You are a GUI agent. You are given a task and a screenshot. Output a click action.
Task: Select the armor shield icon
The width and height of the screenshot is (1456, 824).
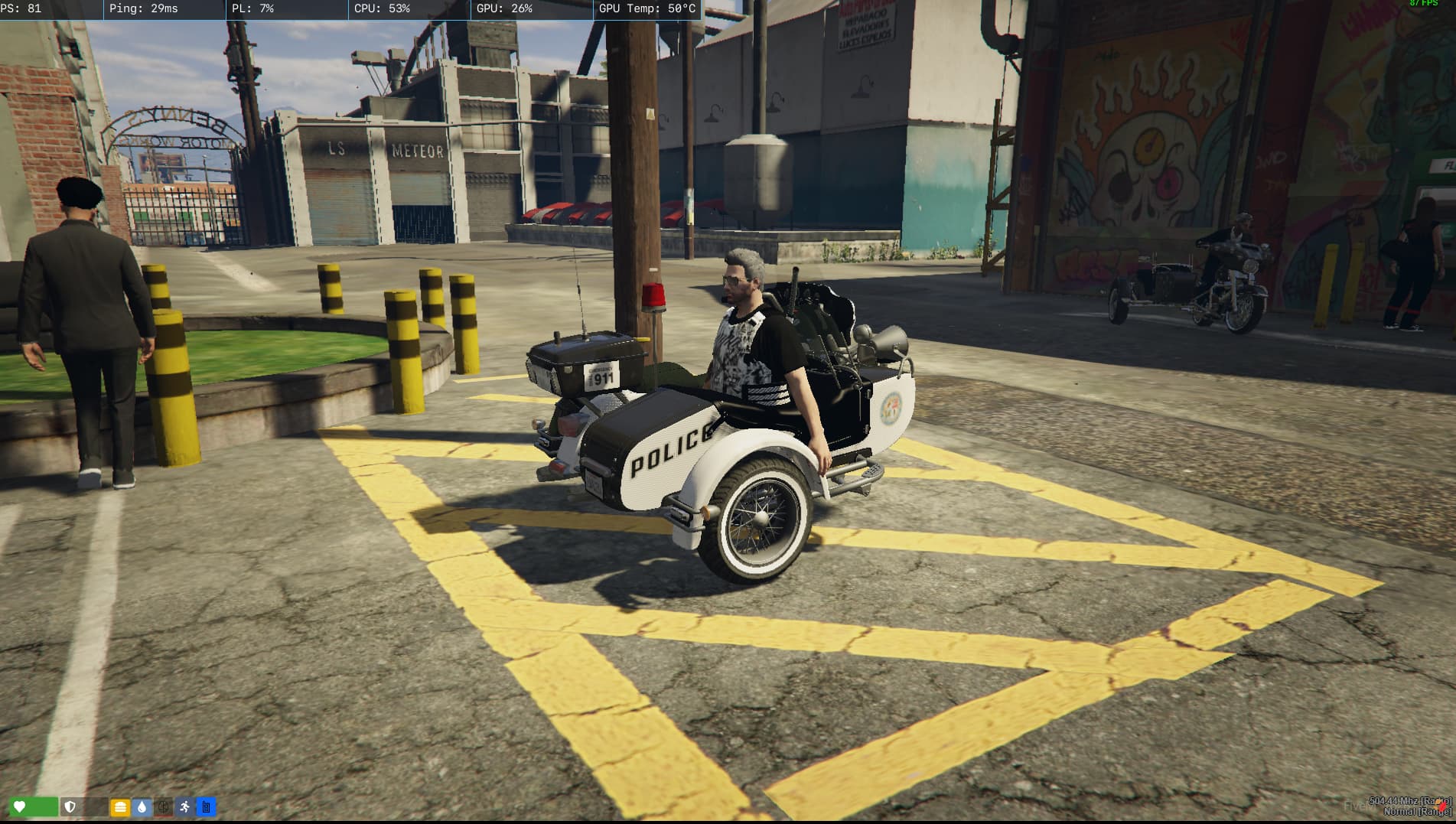(69, 806)
